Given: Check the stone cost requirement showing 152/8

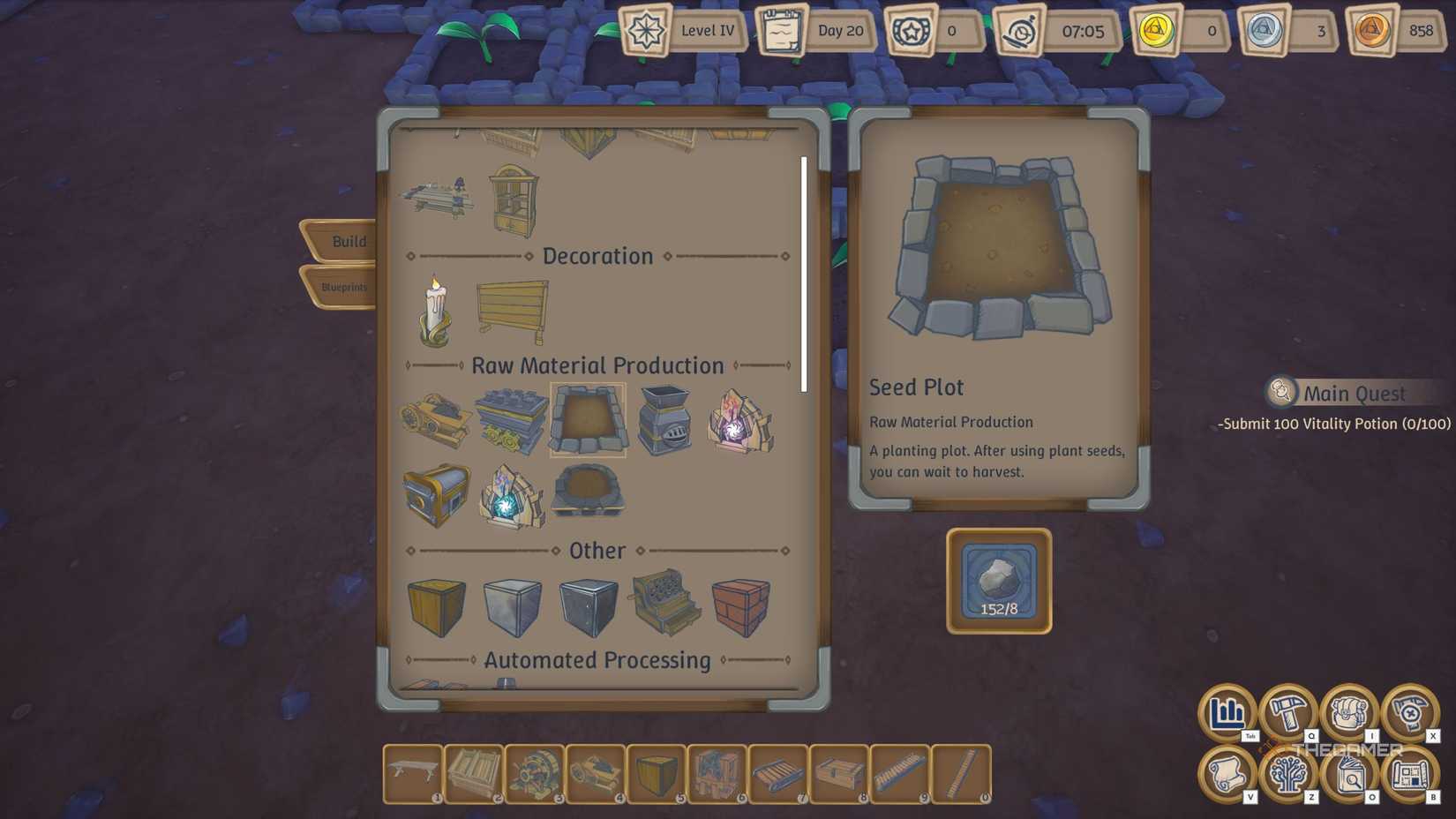Looking at the screenshot, I should coord(997,580).
